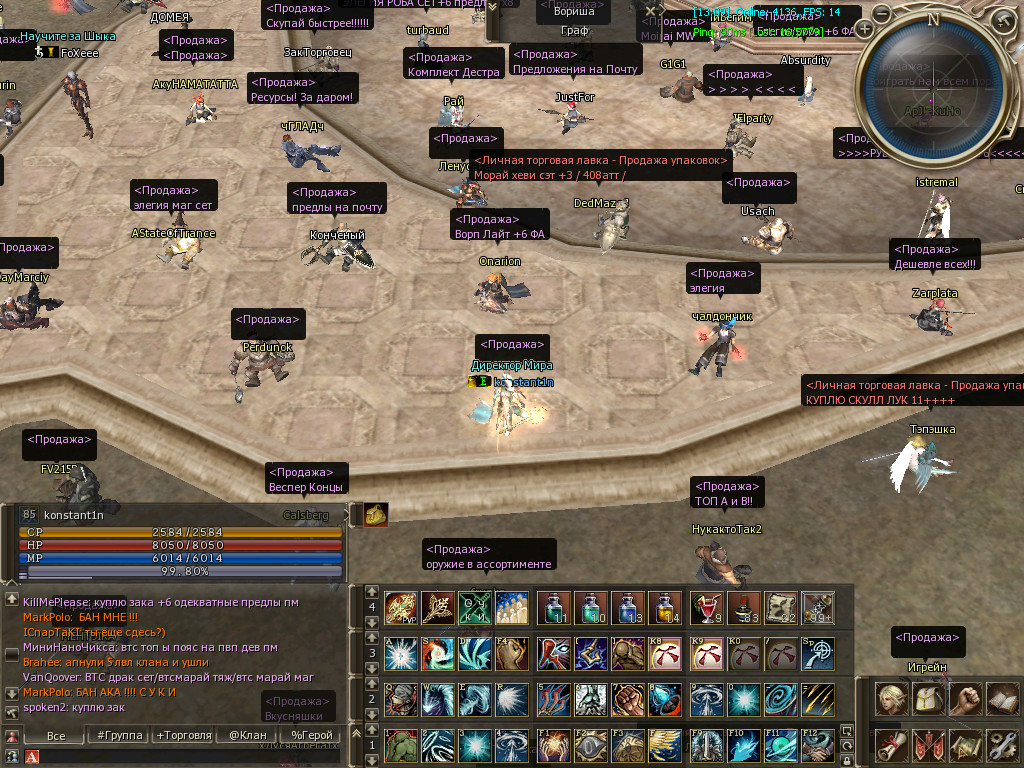Open the yellow bag icon beside status bars
This screenshot has width=1024, height=768.
click(x=376, y=514)
